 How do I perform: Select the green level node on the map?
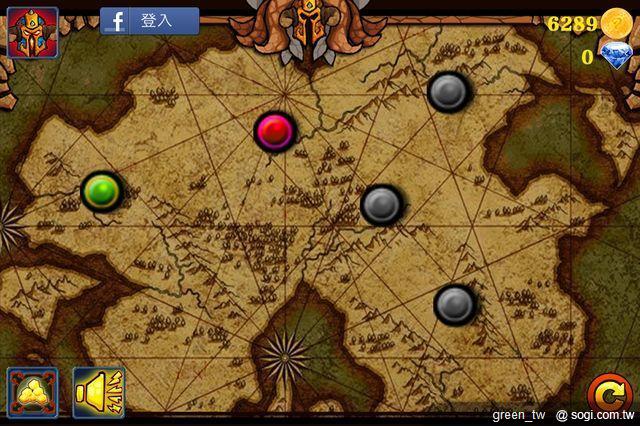[101, 190]
